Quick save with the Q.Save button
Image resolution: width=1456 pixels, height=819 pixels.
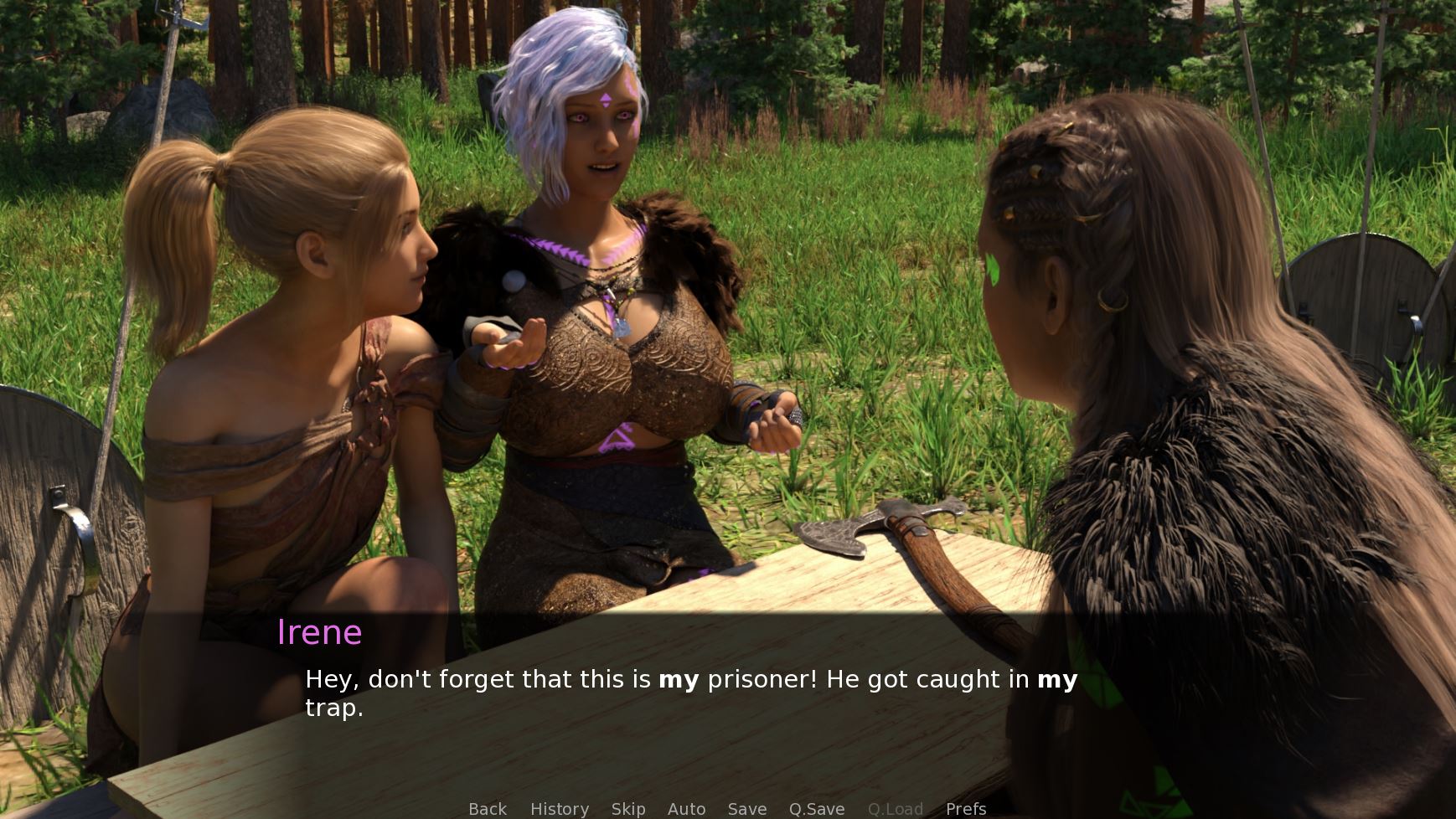817,809
